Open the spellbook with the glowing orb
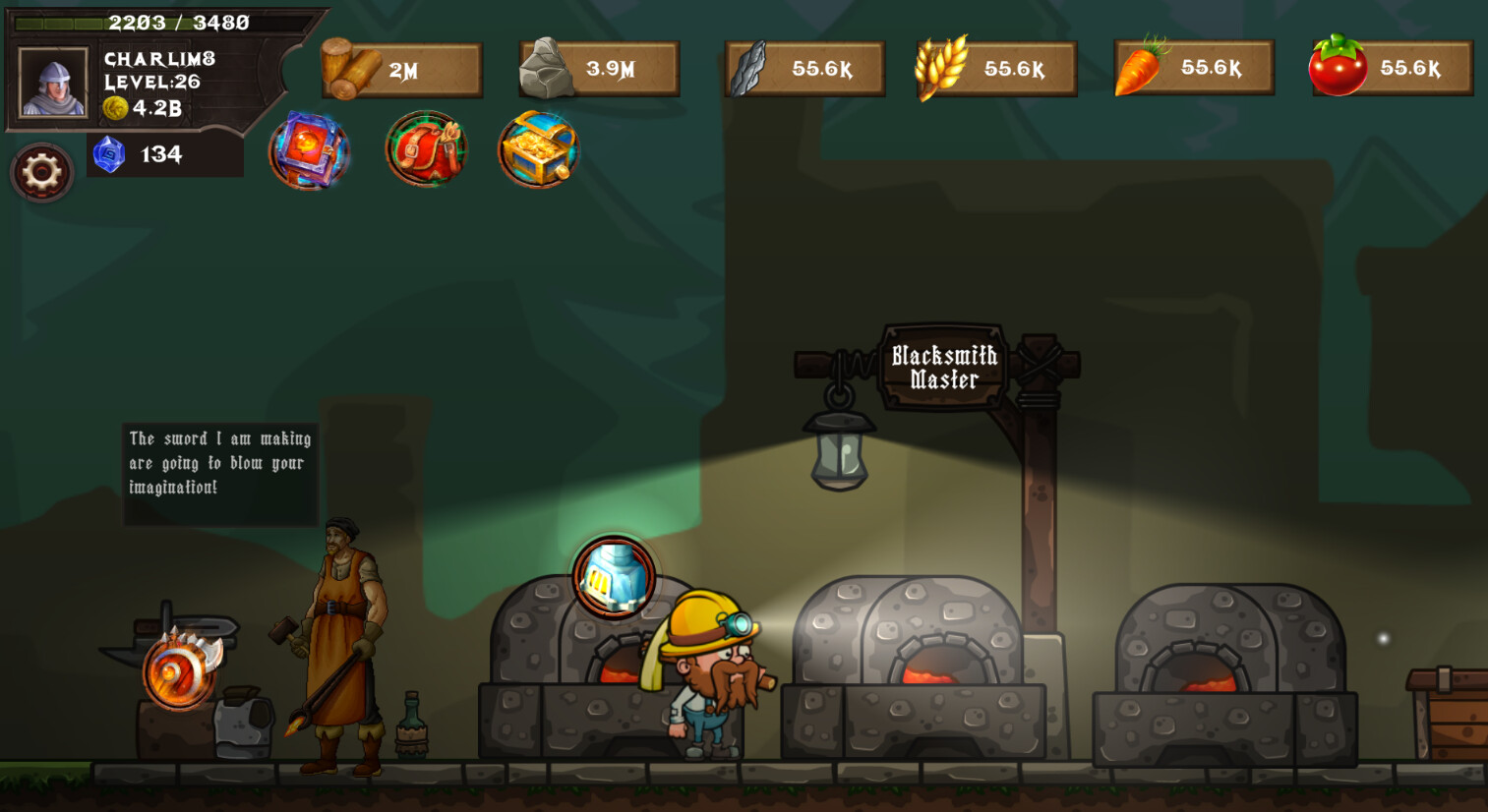 (x=309, y=149)
